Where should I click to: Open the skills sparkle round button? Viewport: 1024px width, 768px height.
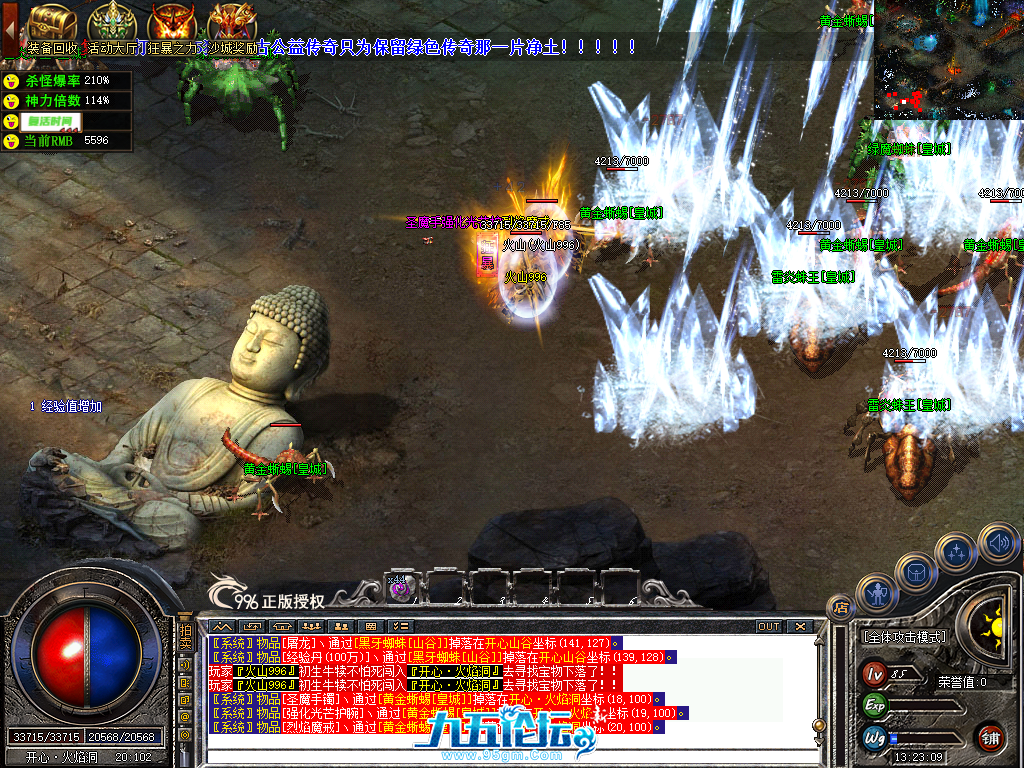(957, 553)
